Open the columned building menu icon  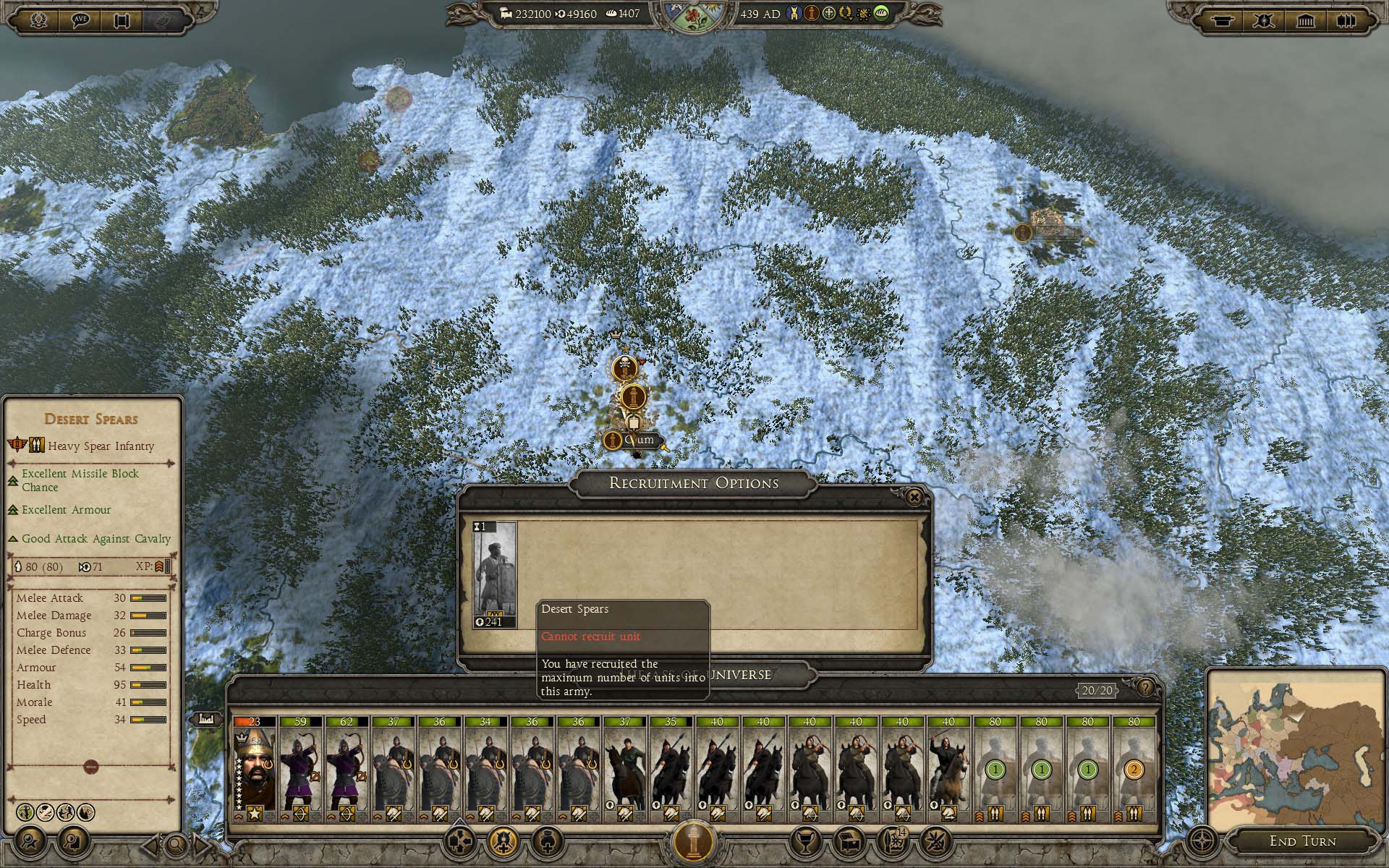(1305, 20)
